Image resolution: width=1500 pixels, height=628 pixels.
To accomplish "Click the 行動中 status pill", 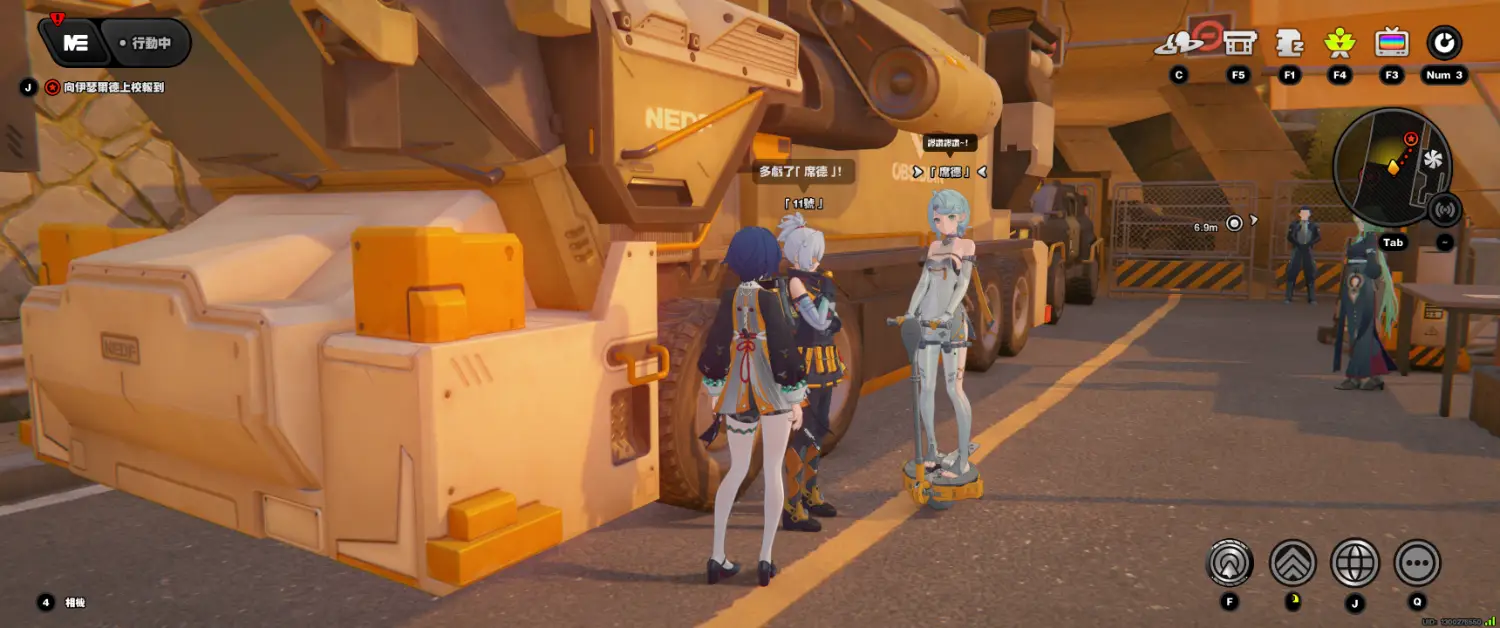I will tap(148, 43).
